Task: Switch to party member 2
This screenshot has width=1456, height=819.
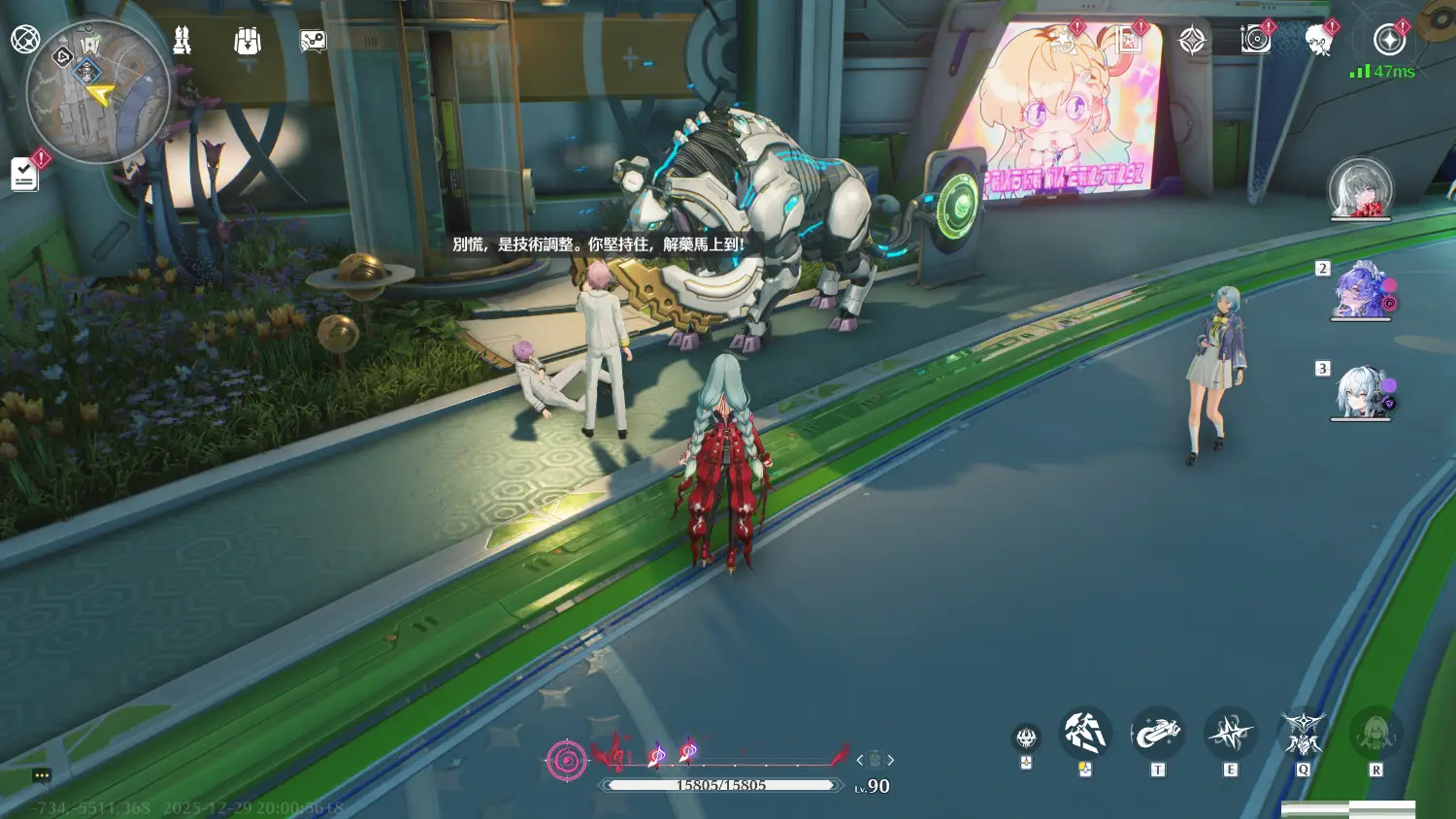Action: [x=1361, y=289]
